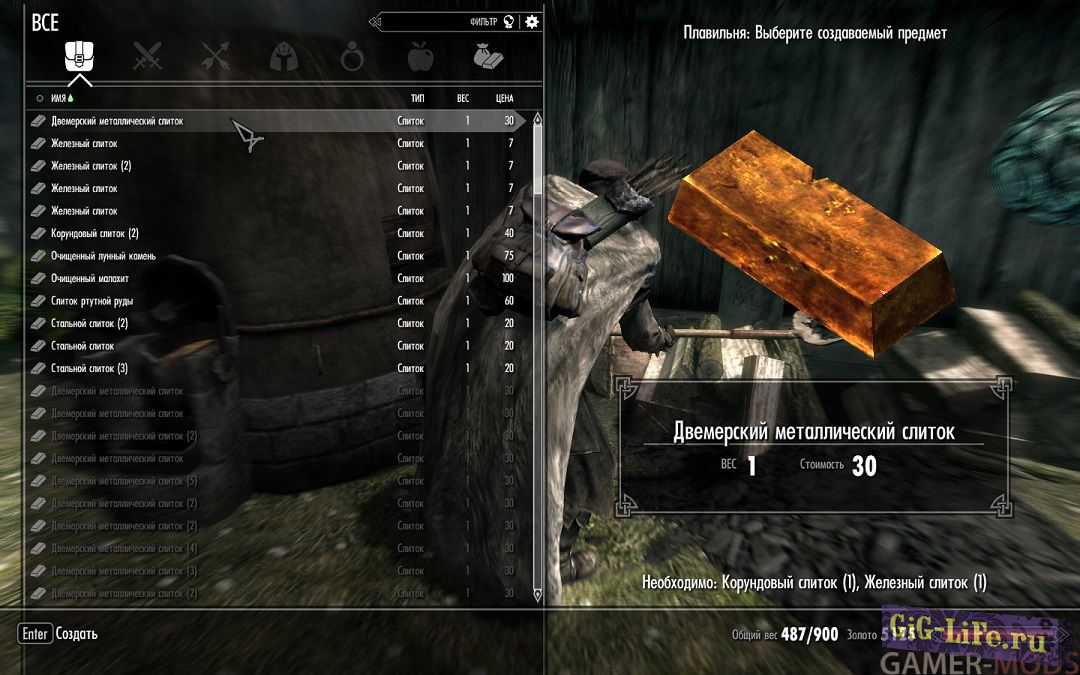This screenshot has width=1080, height=675.
Task: Show the armor category
Action: 284,57
